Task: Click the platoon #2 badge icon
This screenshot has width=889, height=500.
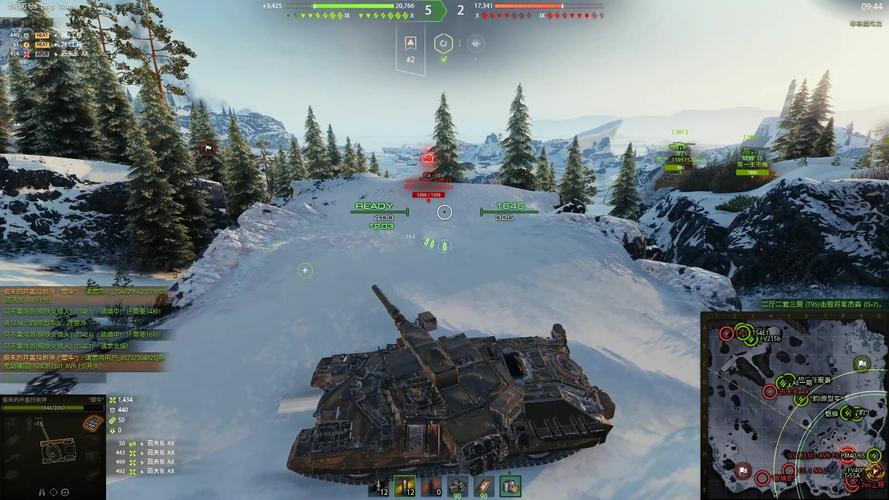Action: coord(410,43)
